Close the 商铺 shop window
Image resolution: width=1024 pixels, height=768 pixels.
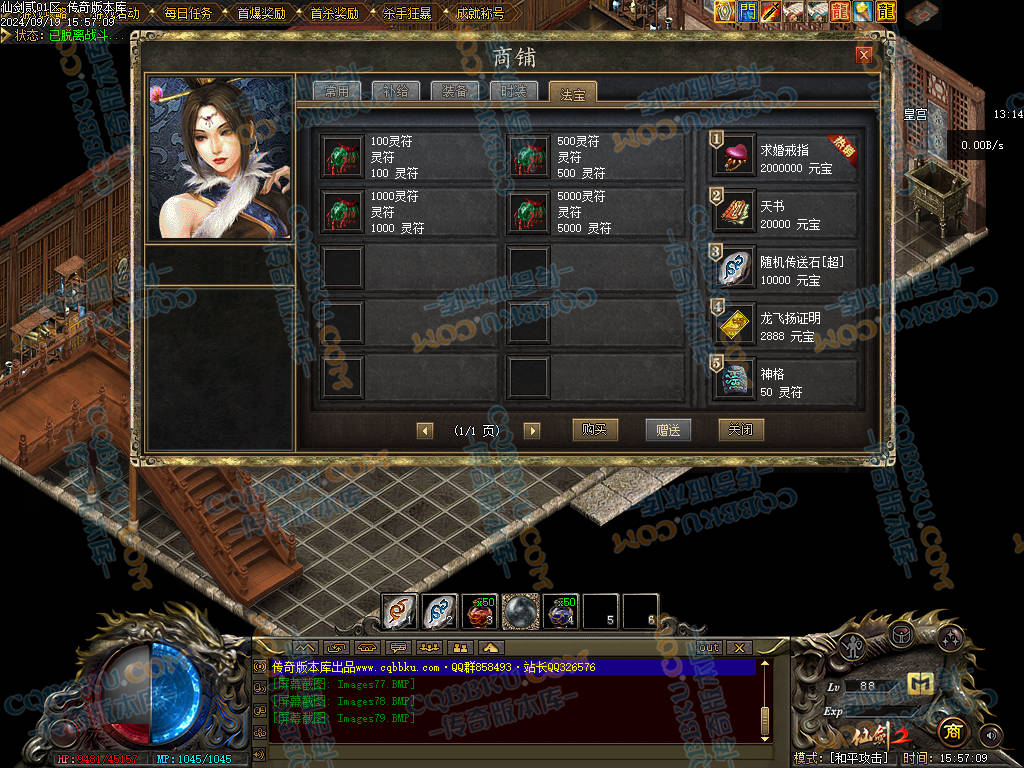[x=864, y=56]
